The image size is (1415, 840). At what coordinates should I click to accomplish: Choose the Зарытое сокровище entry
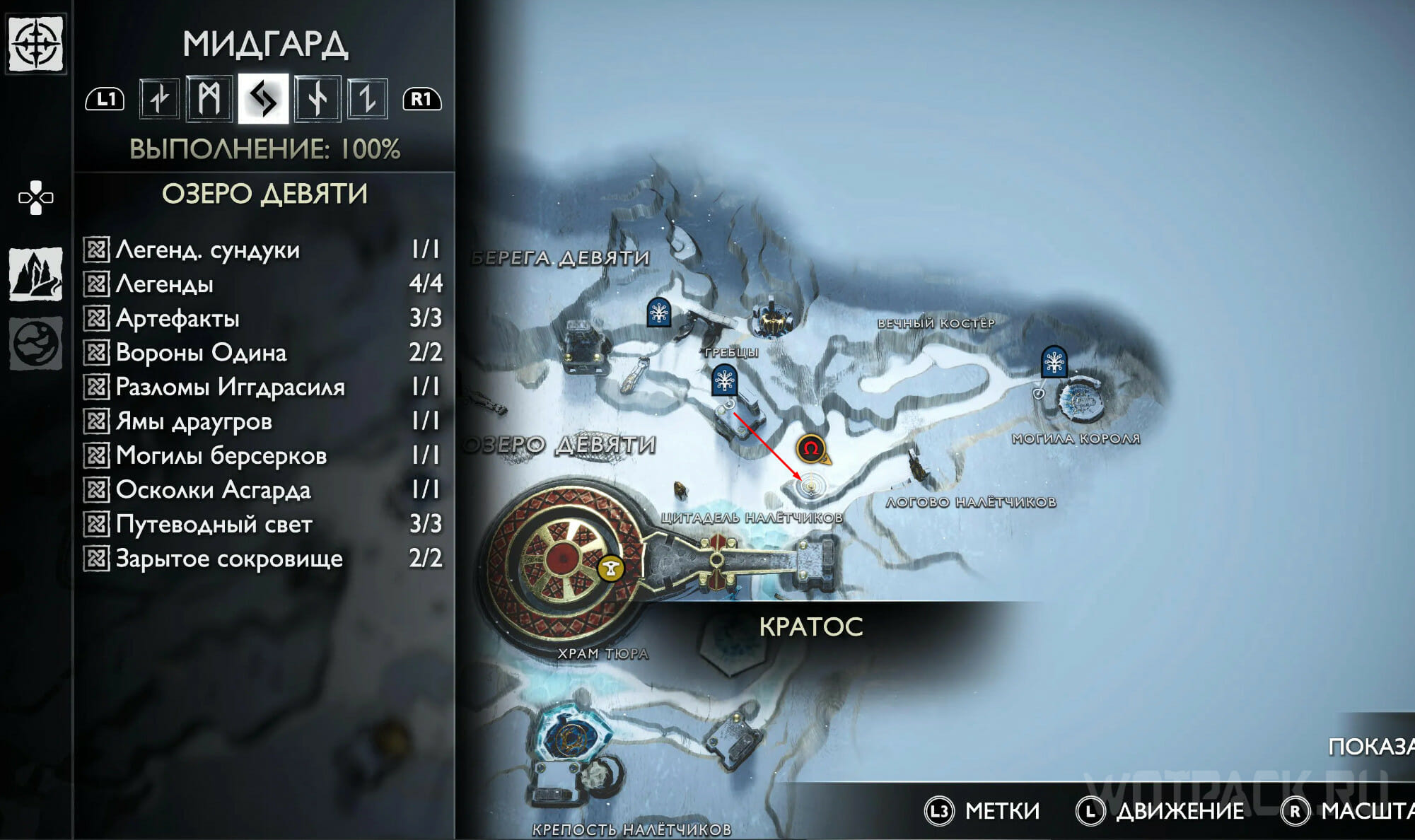[262, 559]
